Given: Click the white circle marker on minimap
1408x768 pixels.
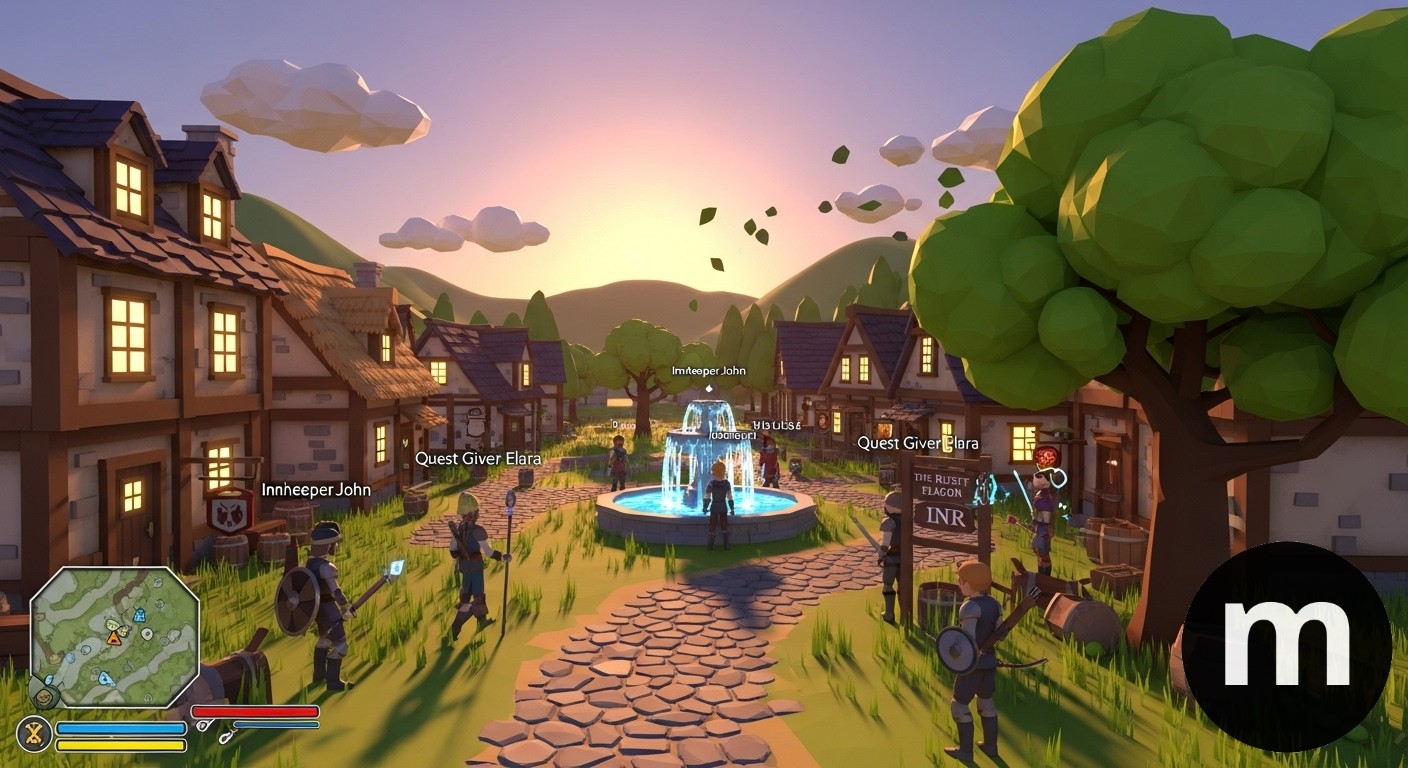Looking at the screenshot, I should coord(147,634).
